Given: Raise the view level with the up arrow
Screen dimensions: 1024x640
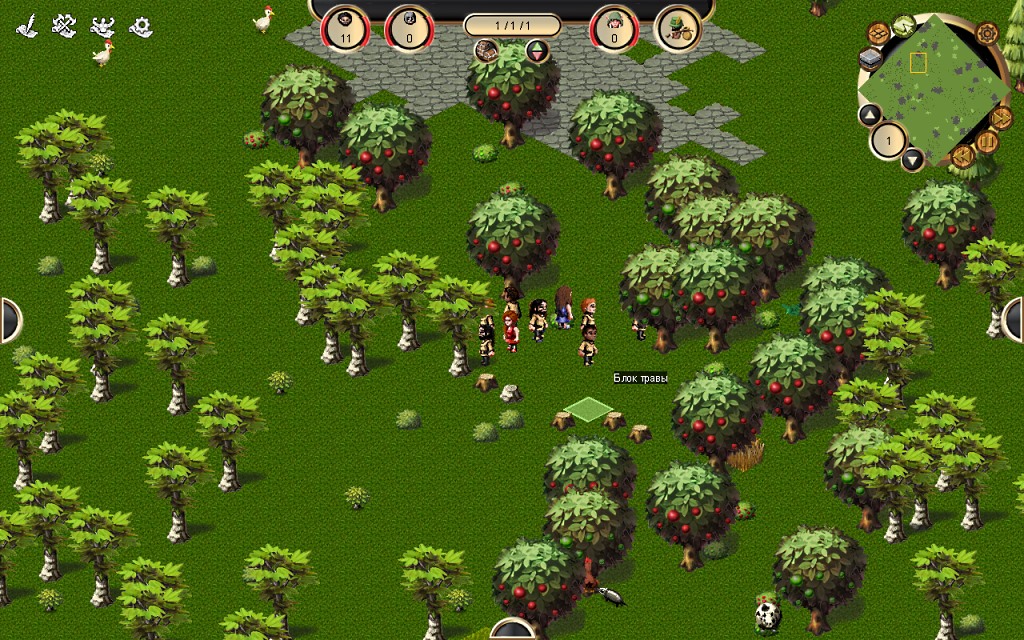Looking at the screenshot, I should (x=870, y=115).
